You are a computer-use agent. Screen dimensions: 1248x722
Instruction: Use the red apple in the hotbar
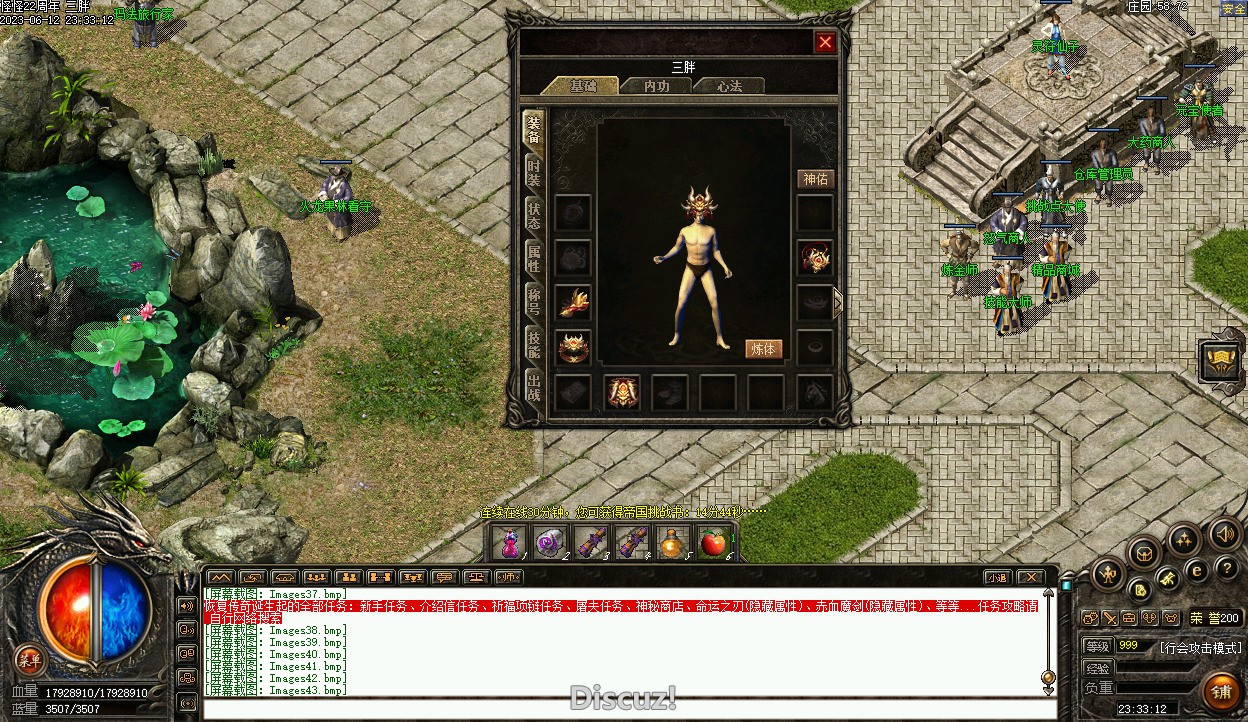point(712,543)
